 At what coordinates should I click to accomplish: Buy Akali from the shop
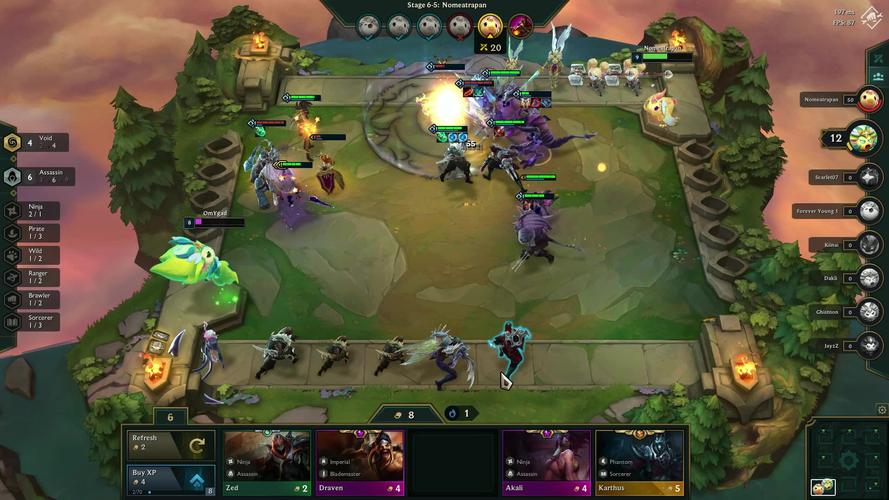[546, 462]
